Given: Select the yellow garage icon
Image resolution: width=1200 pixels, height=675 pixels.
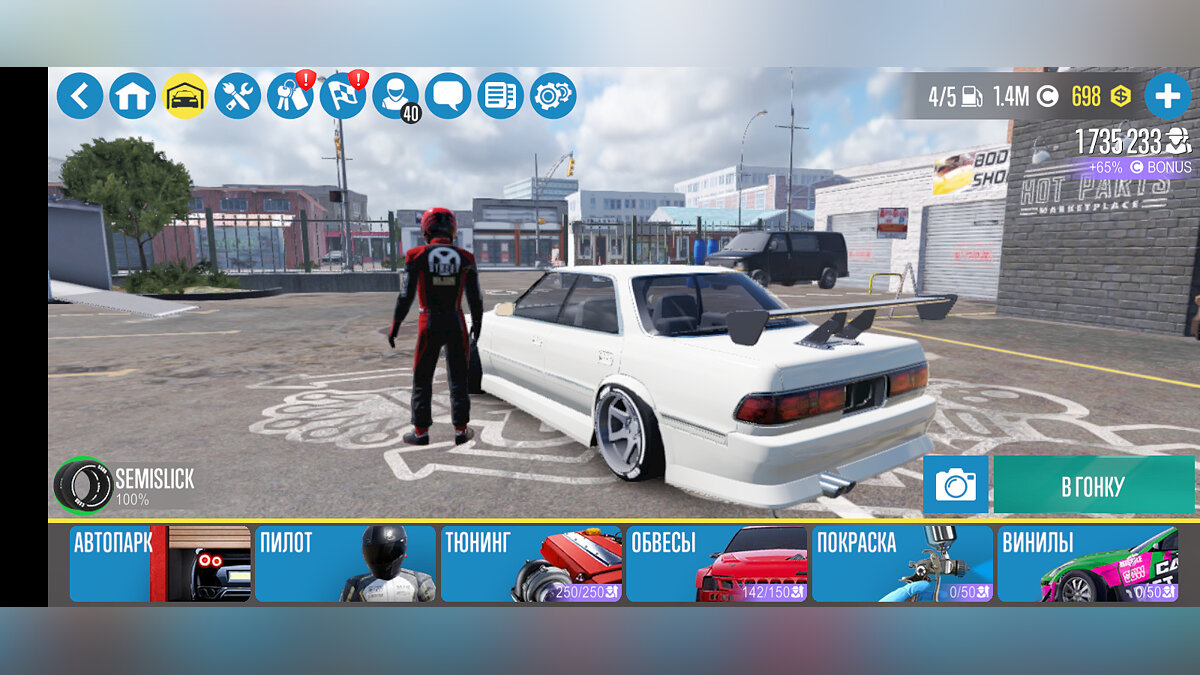Looking at the screenshot, I should coord(185,96).
